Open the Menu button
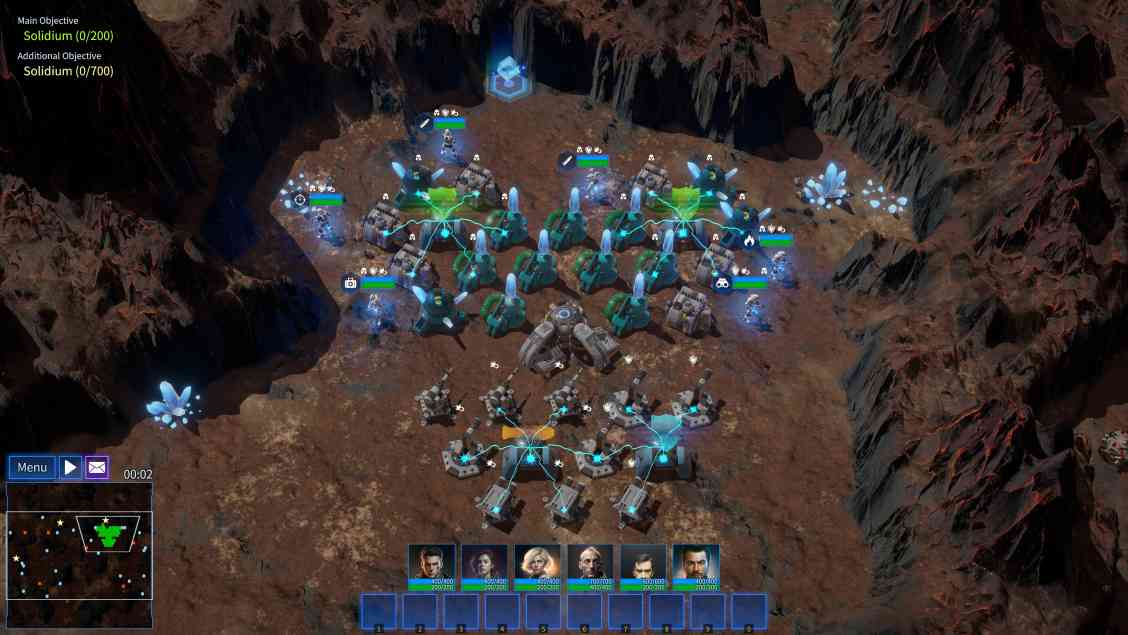 (x=32, y=467)
